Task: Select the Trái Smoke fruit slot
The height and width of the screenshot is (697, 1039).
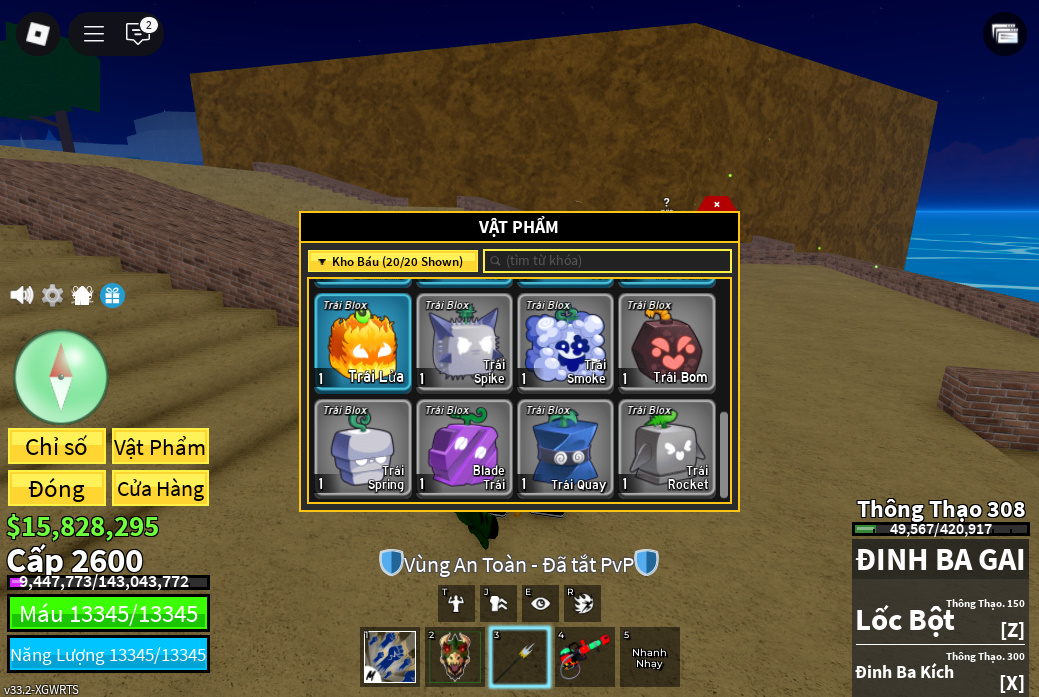Action: tap(565, 342)
